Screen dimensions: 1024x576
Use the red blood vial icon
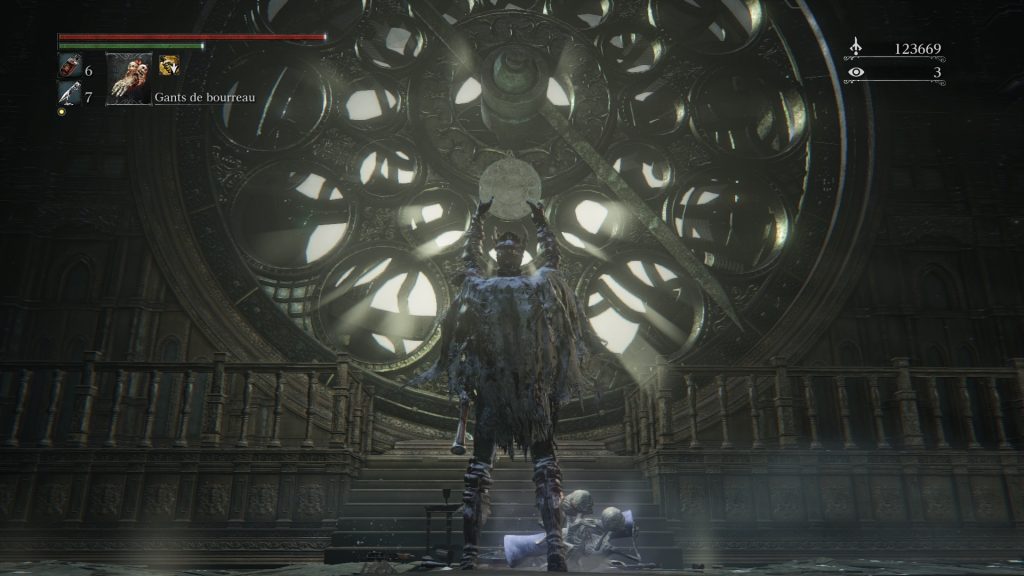click(68, 68)
